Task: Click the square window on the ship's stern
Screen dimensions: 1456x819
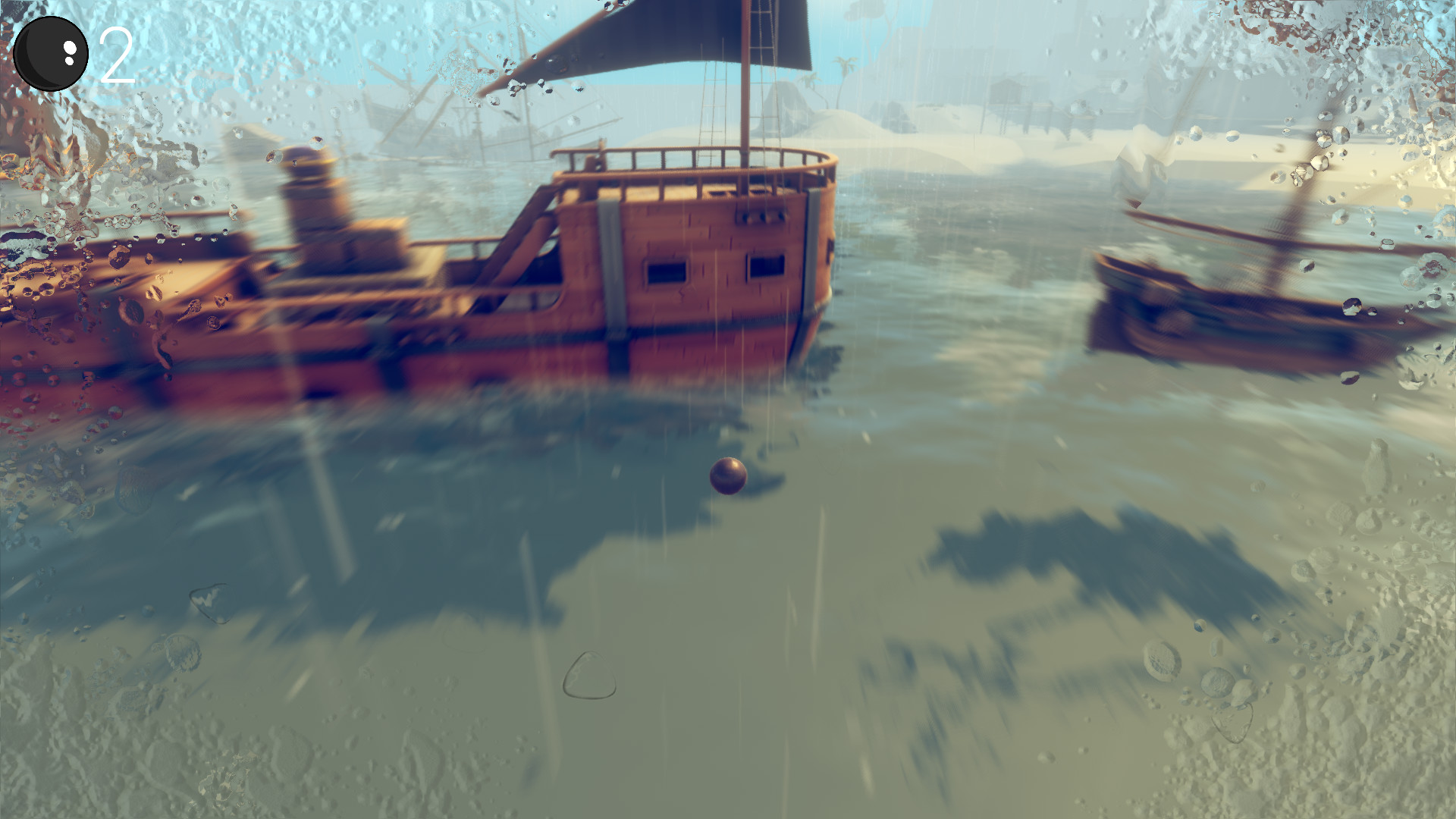Action: (667, 273)
